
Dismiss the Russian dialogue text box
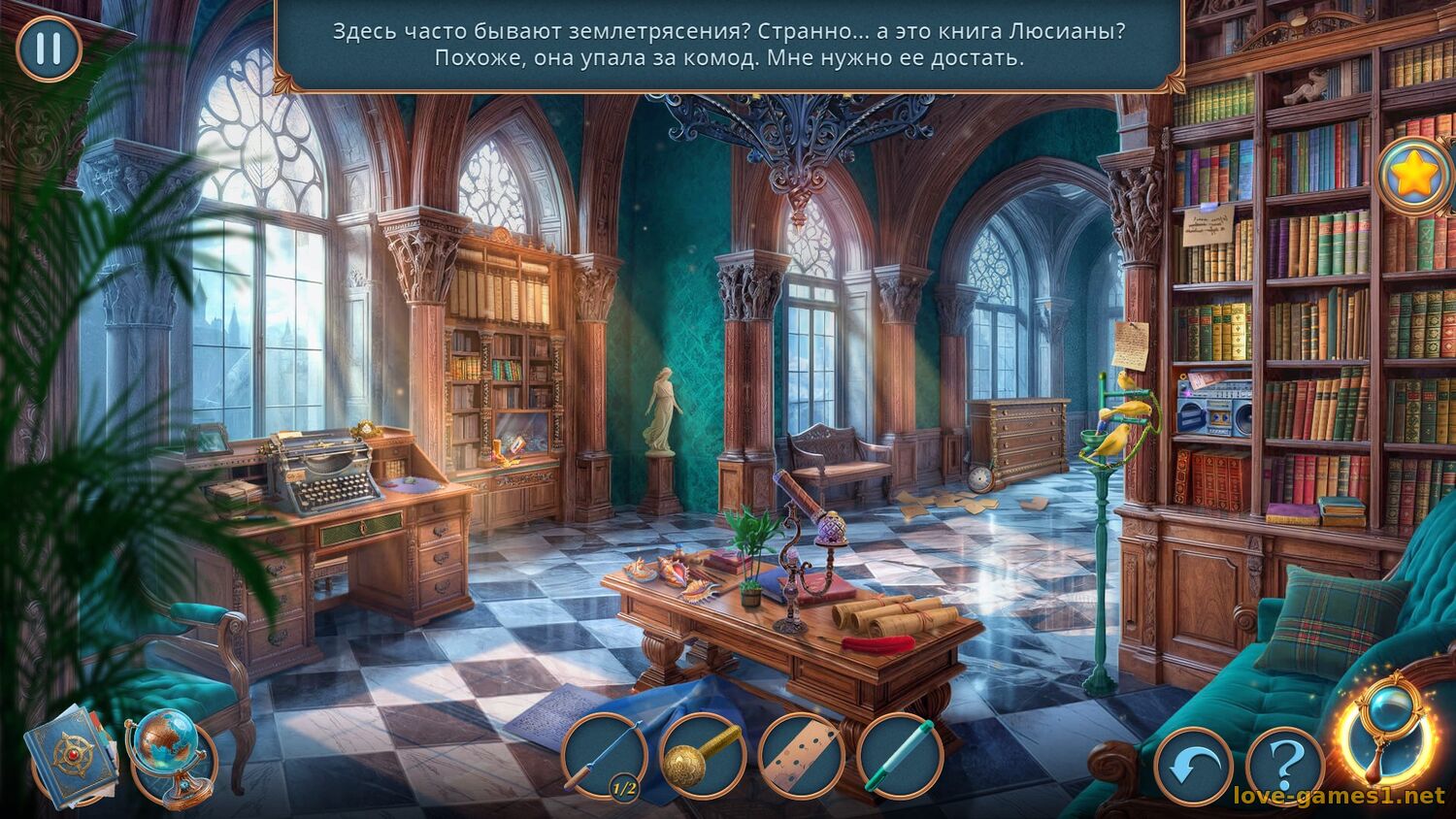pyautogui.click(x=728, y=45)
